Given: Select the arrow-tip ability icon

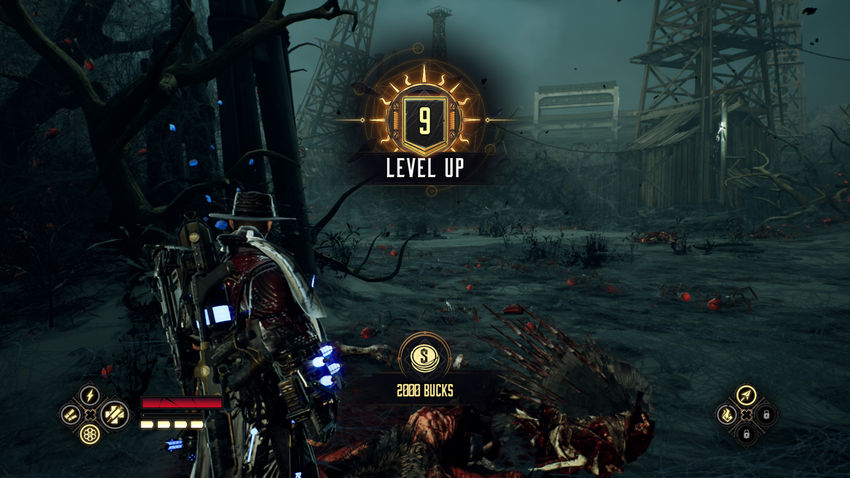Looking at the screenshot, I should pos(745,396).
